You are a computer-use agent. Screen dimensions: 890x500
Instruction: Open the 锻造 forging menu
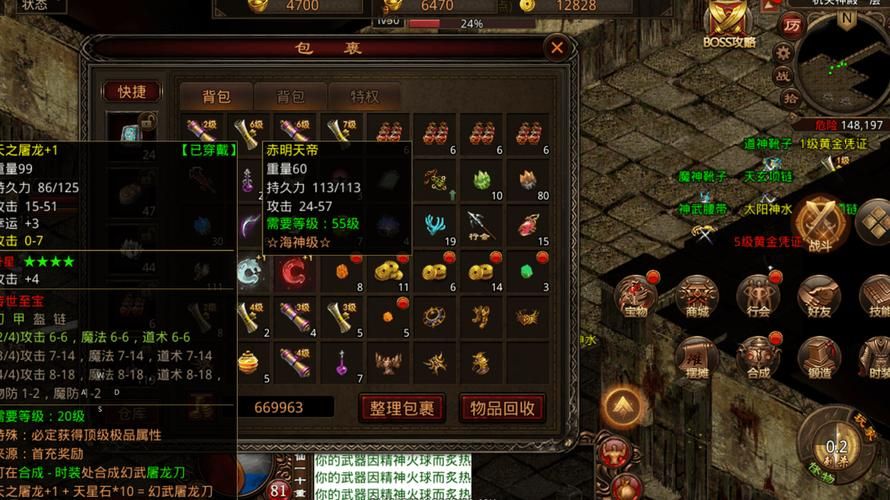(820, 357)
